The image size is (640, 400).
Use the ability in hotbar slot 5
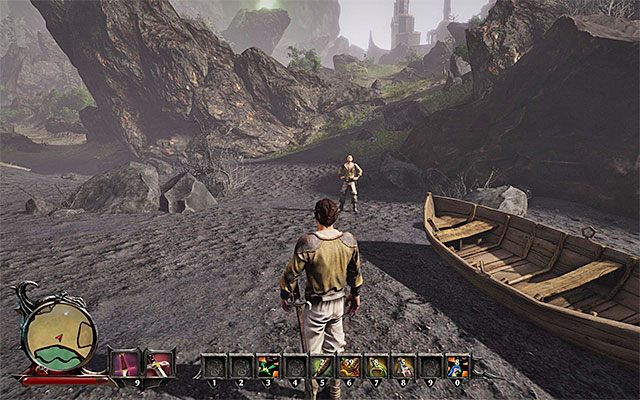322,366
